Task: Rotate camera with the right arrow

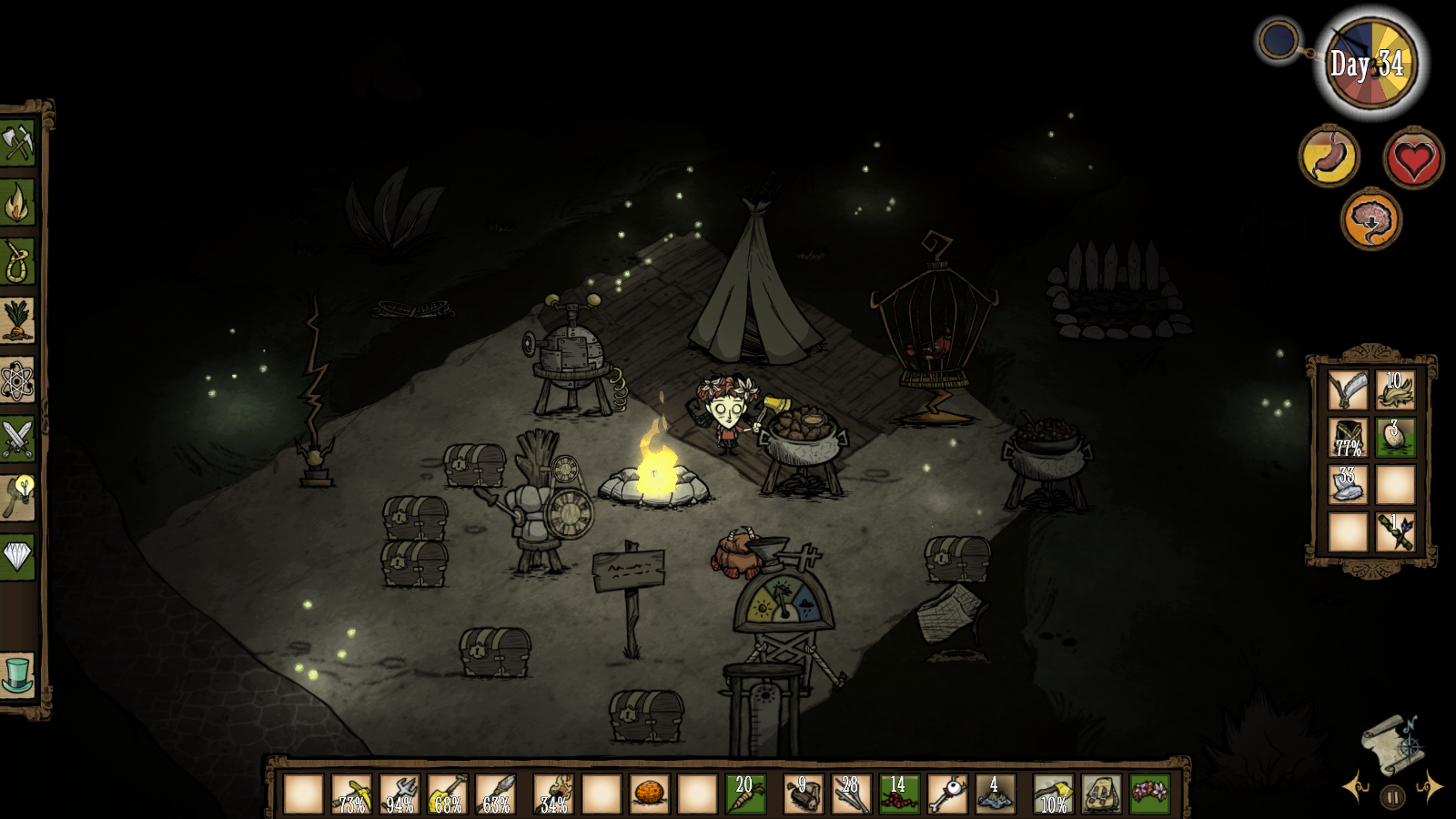Action: coord(1430,787)
